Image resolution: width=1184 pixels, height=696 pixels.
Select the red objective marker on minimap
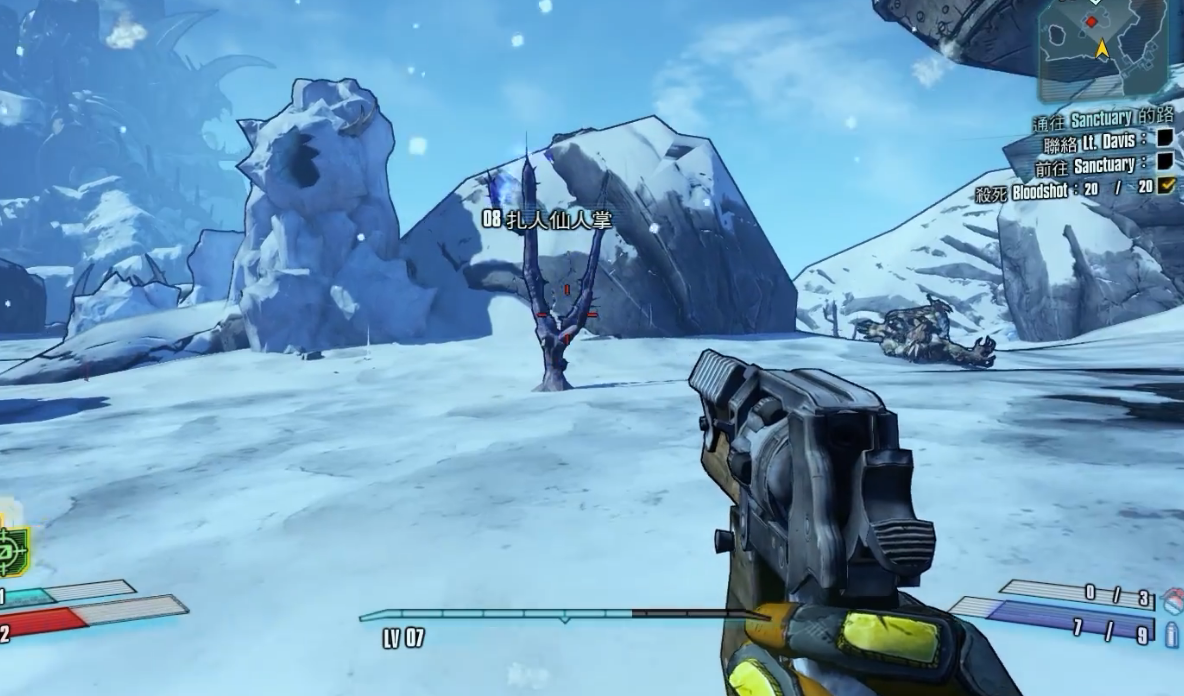tap(1091, 21)
